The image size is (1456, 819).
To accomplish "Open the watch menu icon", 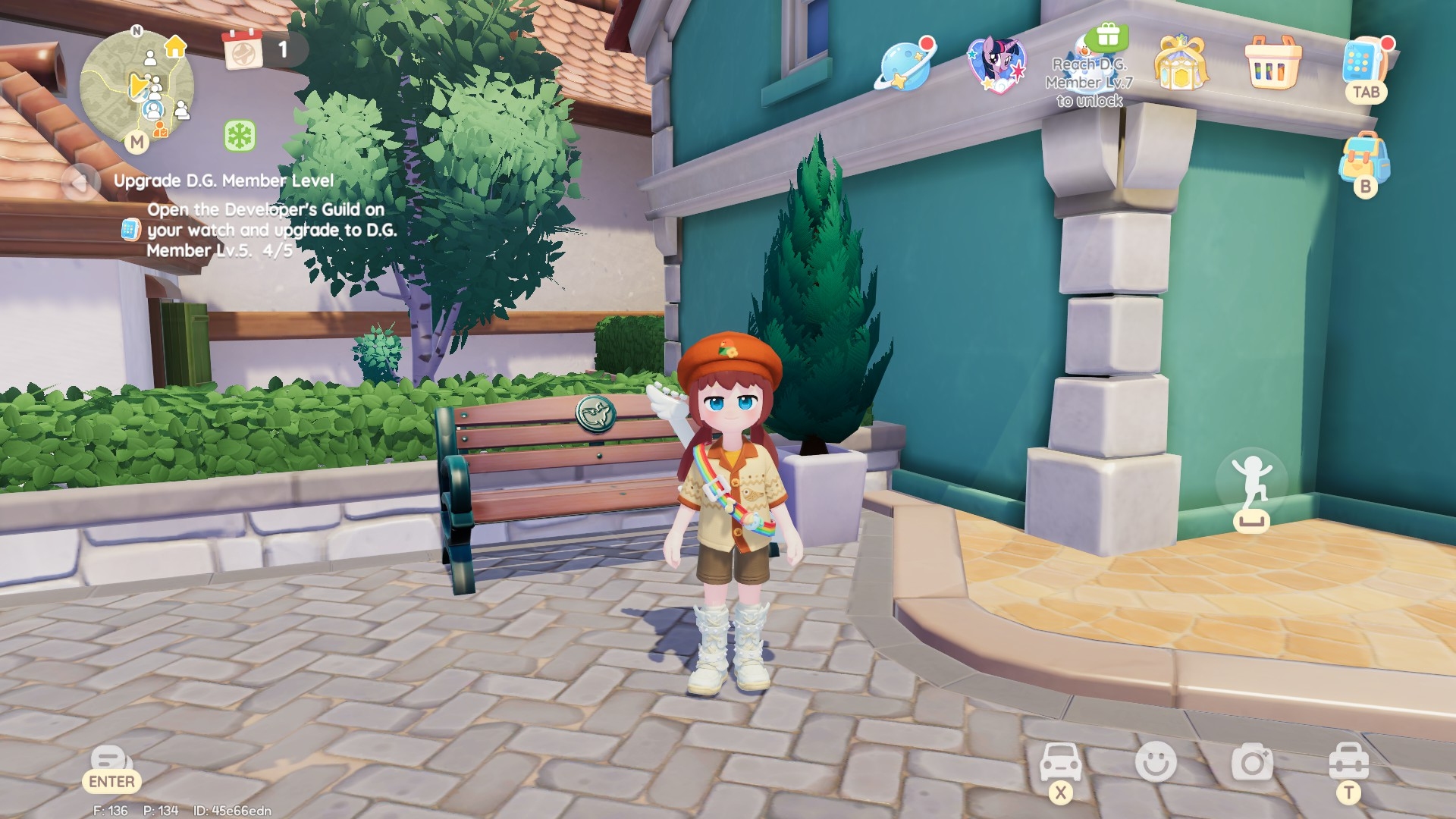I will pos(1363,62).
